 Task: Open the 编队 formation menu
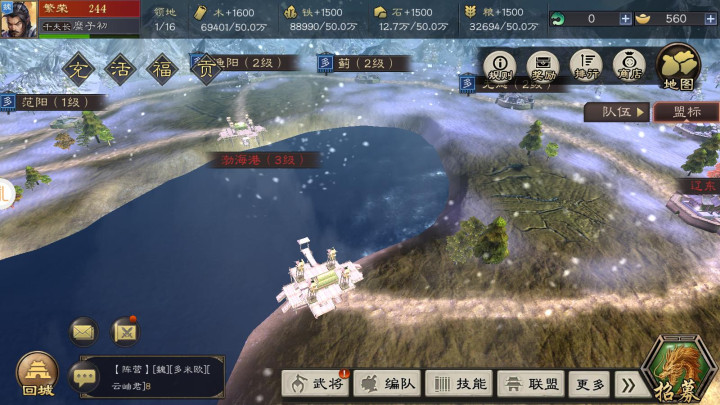pos(386,384)
